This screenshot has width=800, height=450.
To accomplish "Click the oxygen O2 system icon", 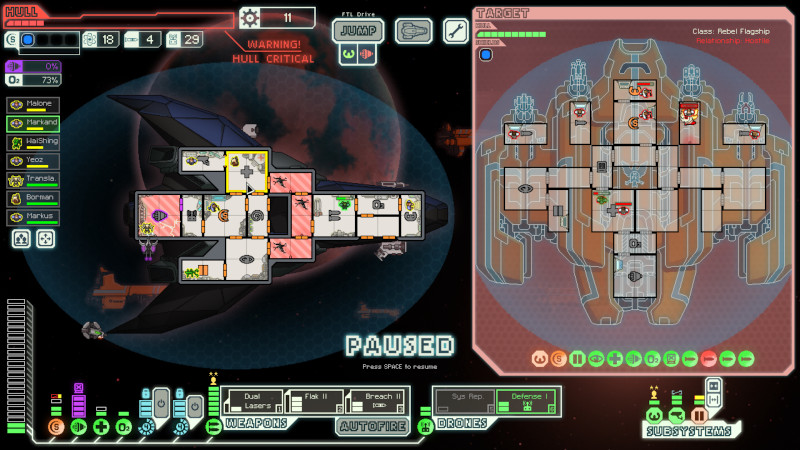I will click(123, 427).
